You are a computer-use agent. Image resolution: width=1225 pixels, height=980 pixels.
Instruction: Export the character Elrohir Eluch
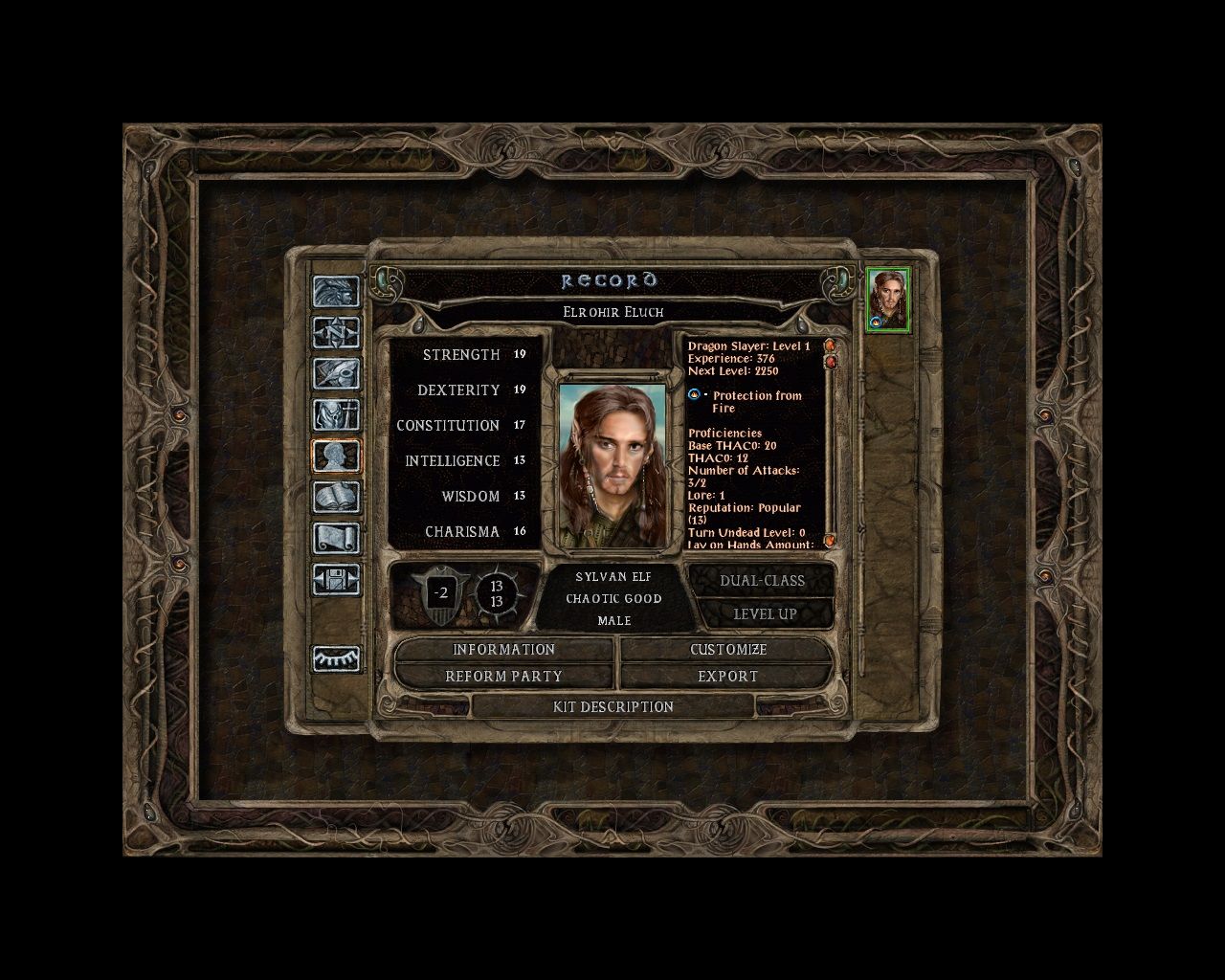click(729, 676)
